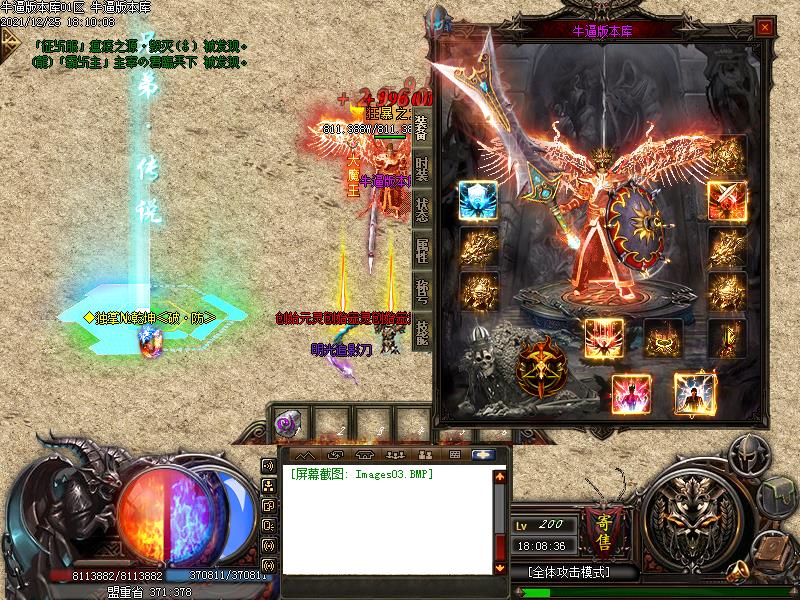Select the 状态 status tab
This screenshot has height=600, width=800.
[421, 208]
